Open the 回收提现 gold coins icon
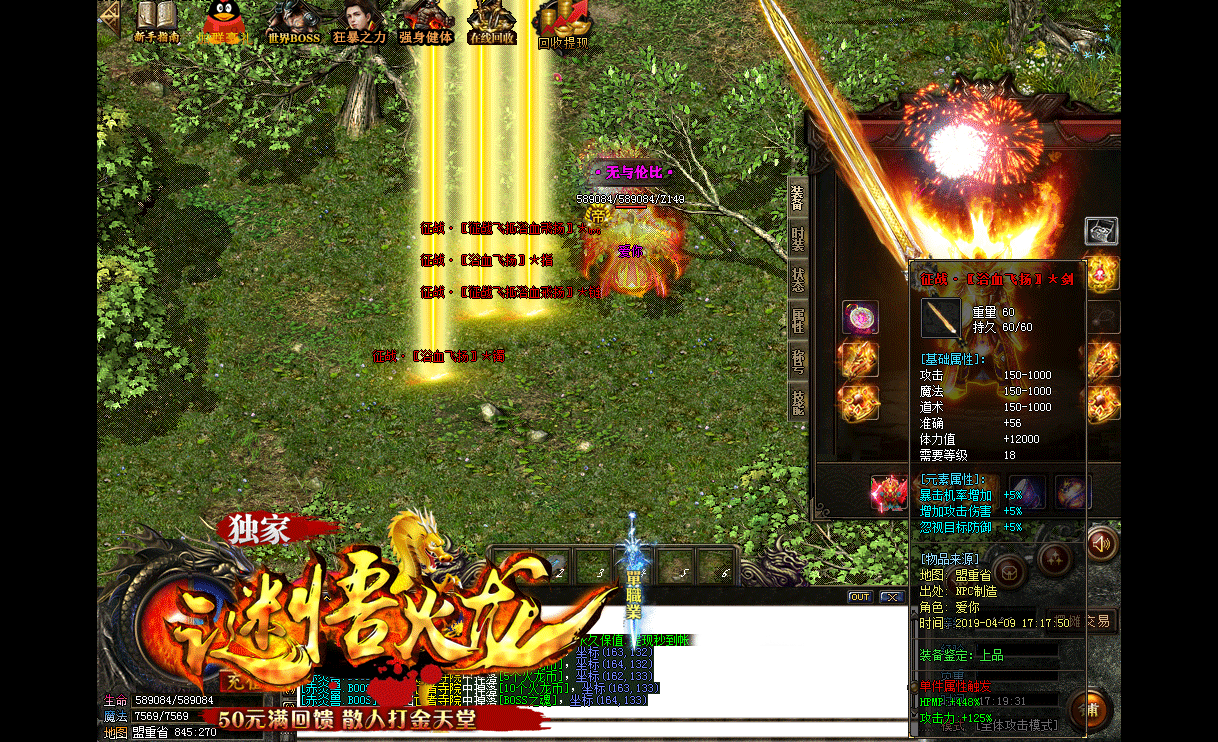The width and height of the screenshot is (1218, 742). (562, 24)
